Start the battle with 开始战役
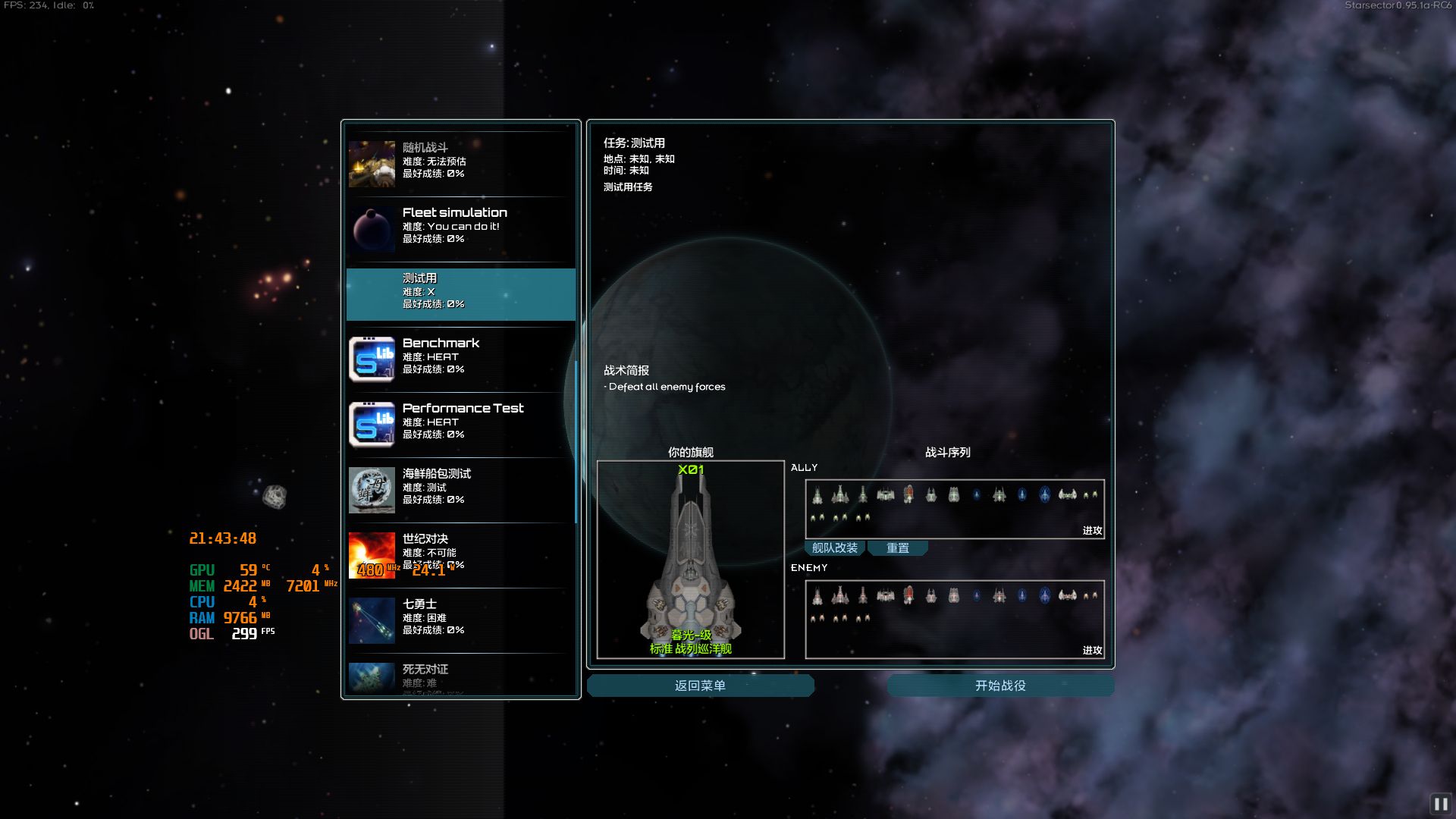This screenshot has height=819, width=1456. pos(1000,686)
